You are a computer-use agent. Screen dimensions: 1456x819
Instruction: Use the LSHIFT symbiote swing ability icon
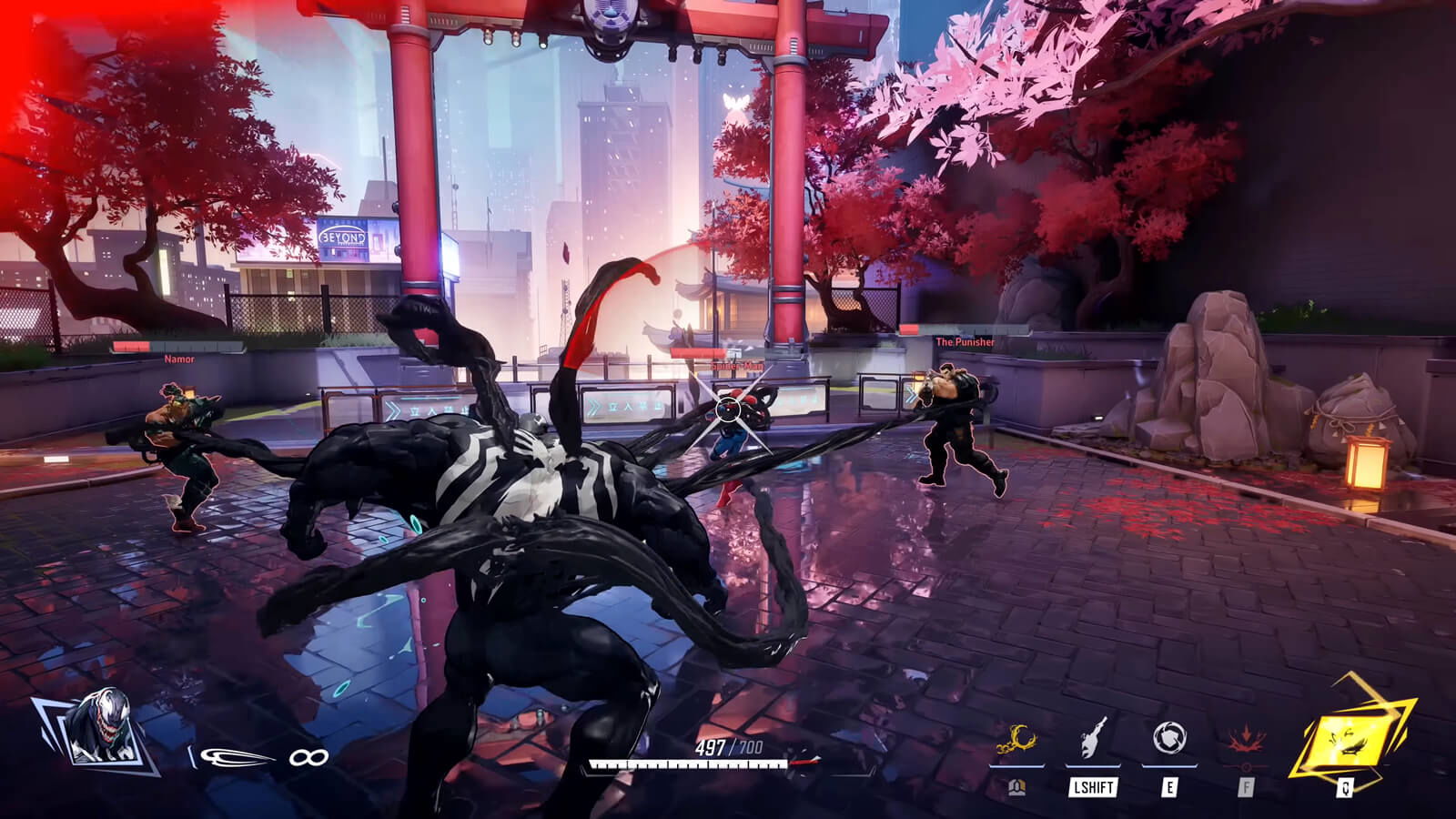click(1093, 739)
